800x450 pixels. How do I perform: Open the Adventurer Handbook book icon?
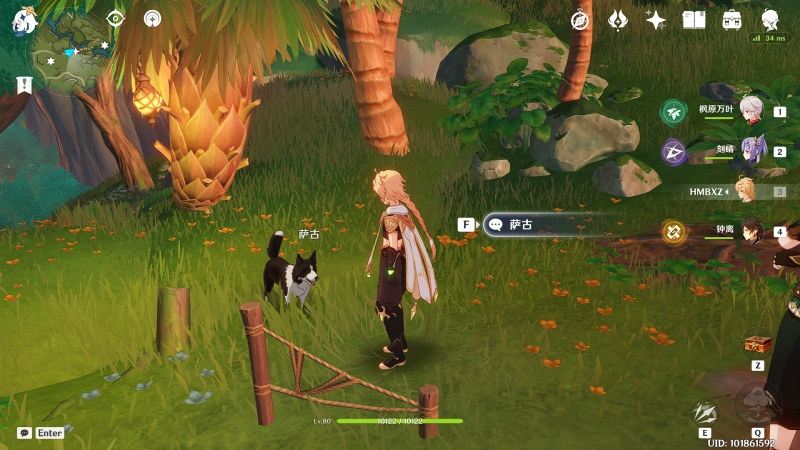point(694,20)
